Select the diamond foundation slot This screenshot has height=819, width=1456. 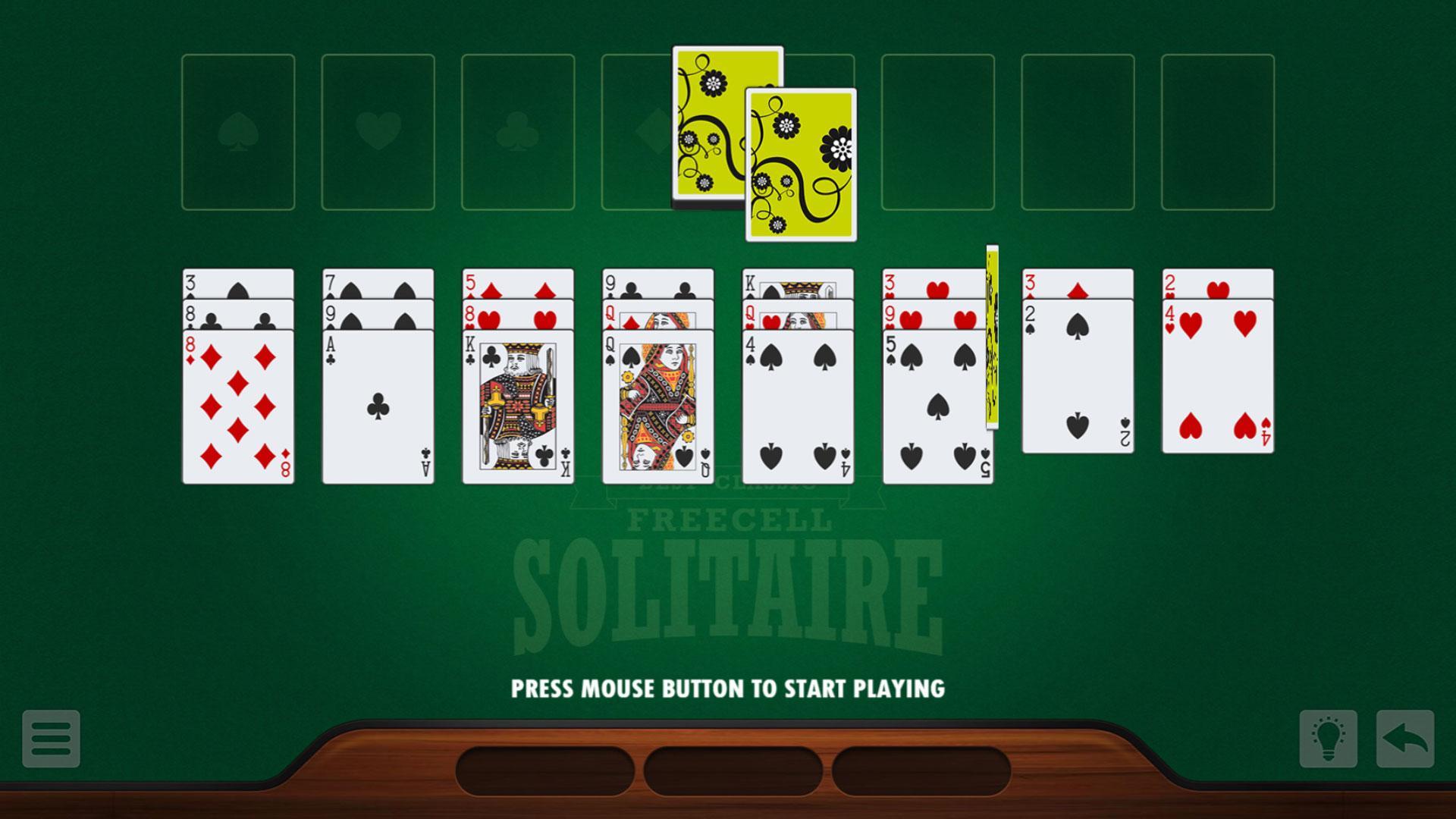click(637, 130)
